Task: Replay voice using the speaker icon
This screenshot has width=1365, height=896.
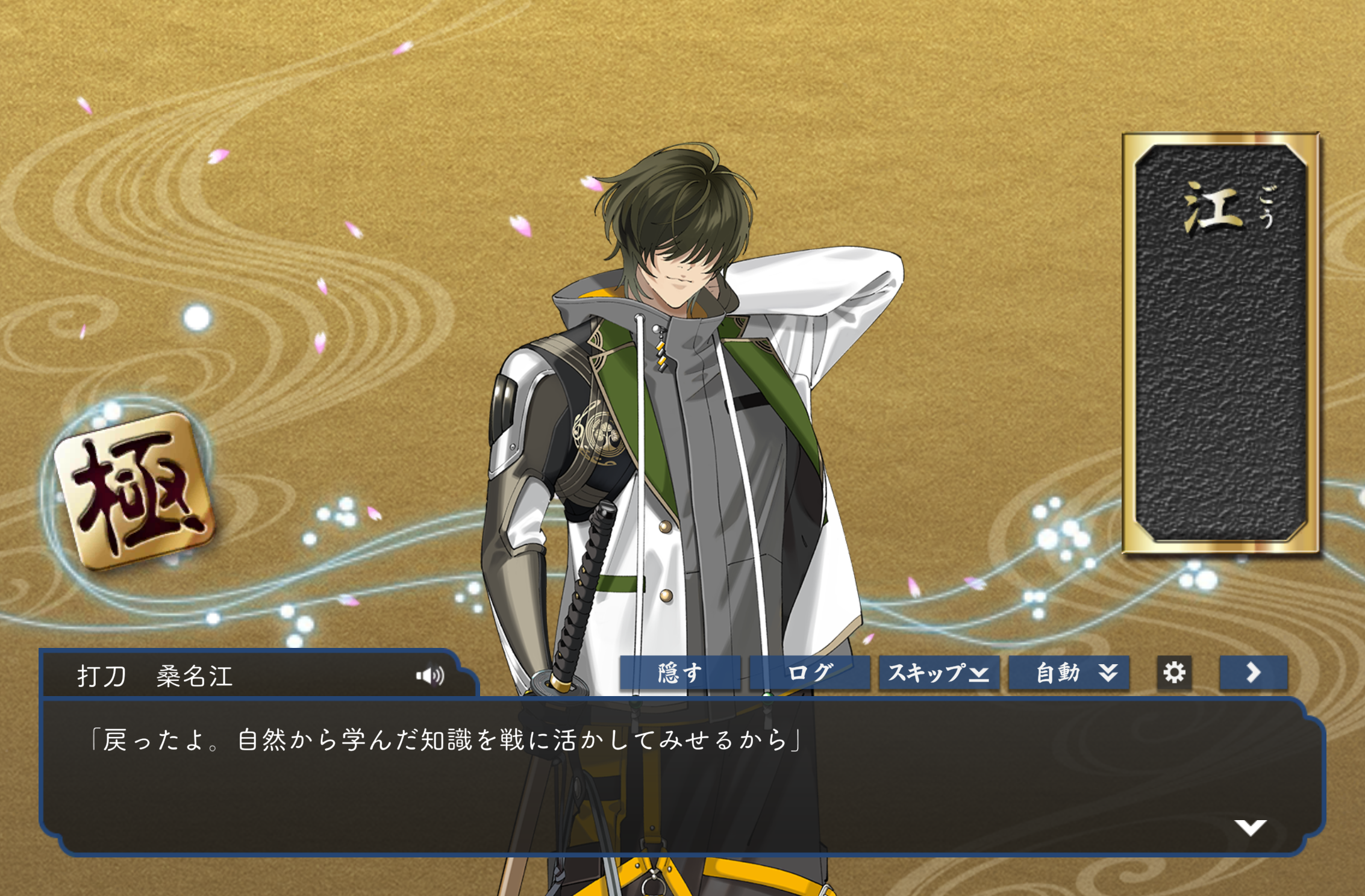Action: click(x=430, y=676)
